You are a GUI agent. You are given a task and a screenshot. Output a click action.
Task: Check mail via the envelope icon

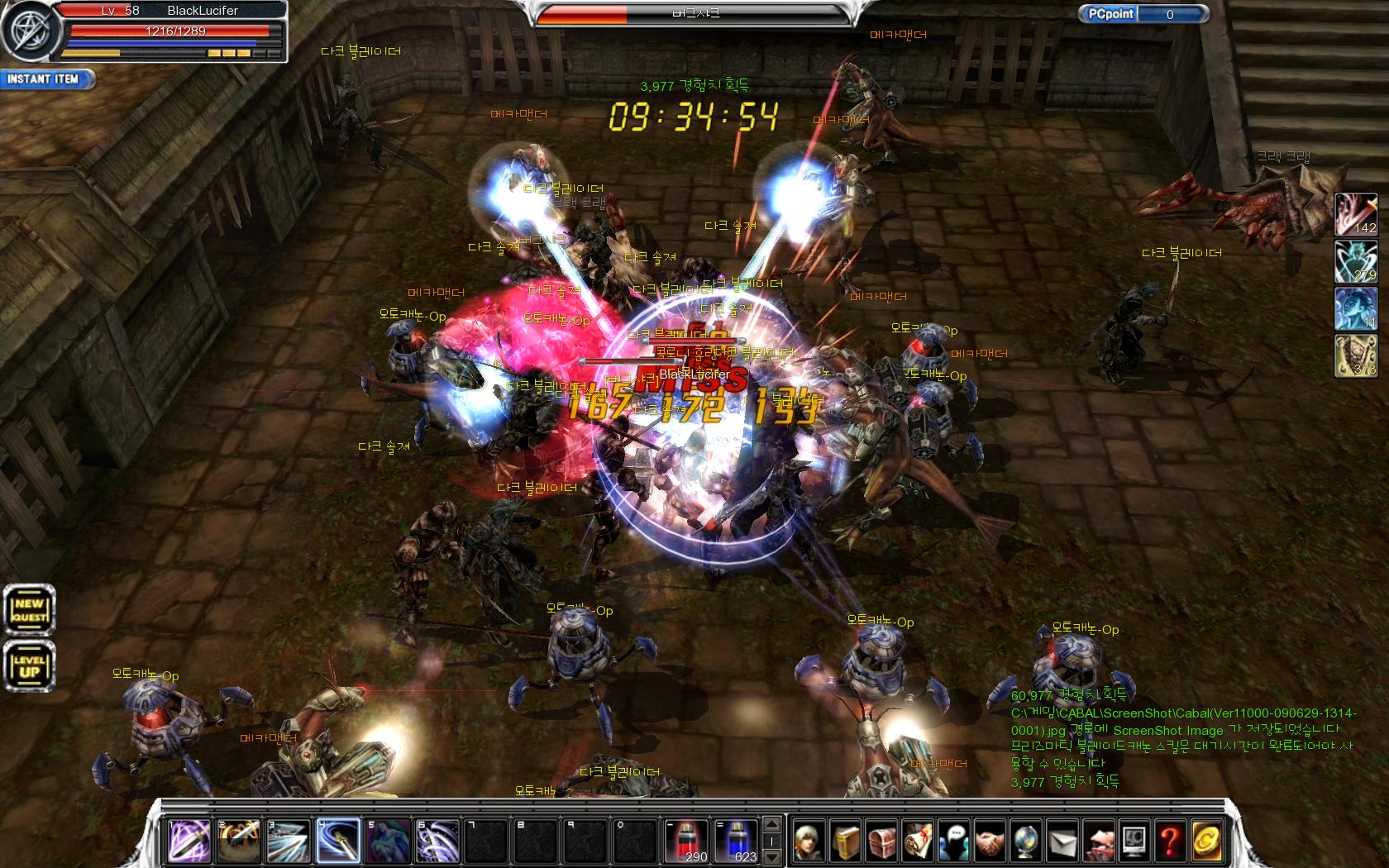(x=1062, y=842)
